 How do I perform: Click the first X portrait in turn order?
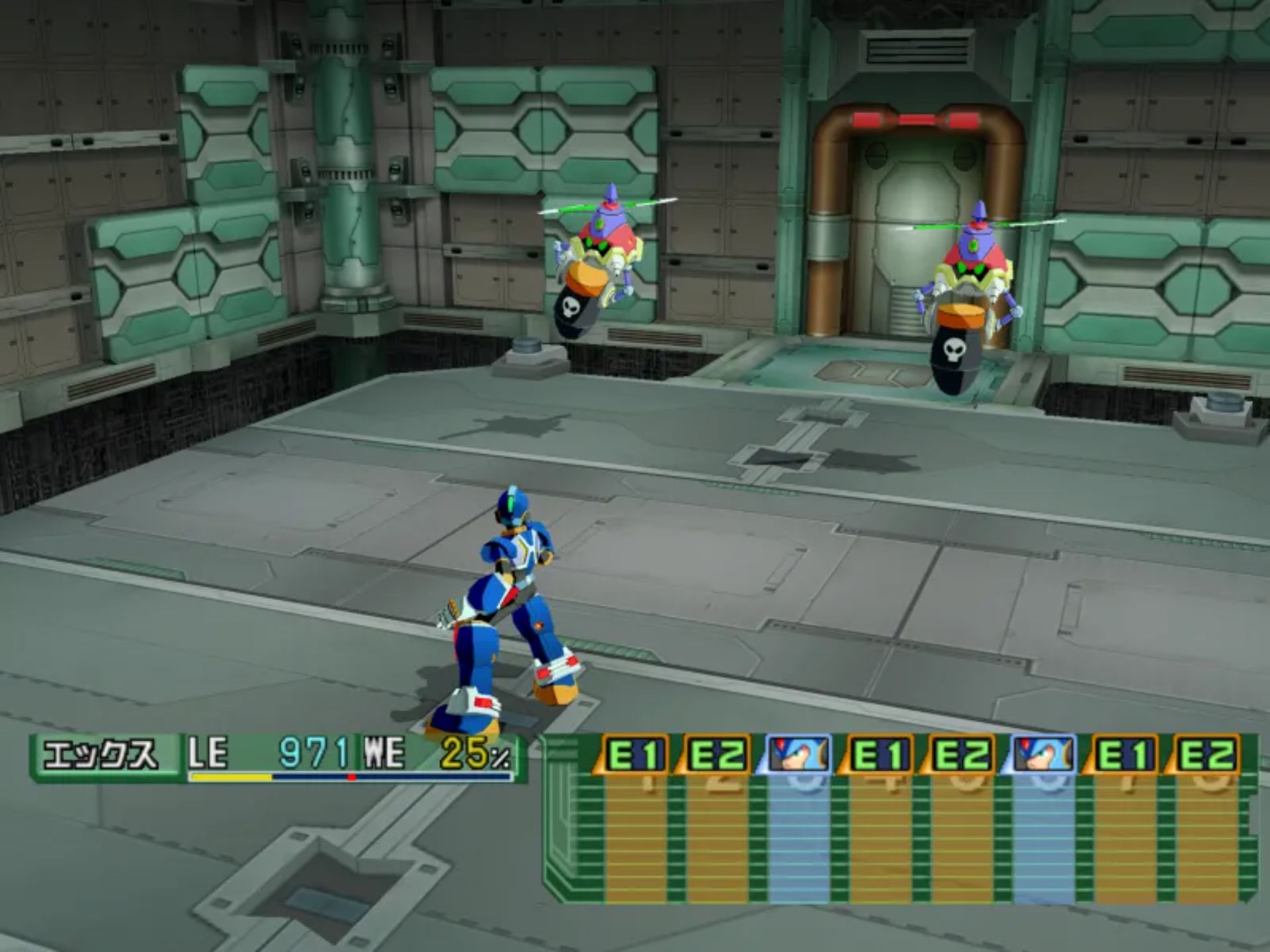(798, 755)
